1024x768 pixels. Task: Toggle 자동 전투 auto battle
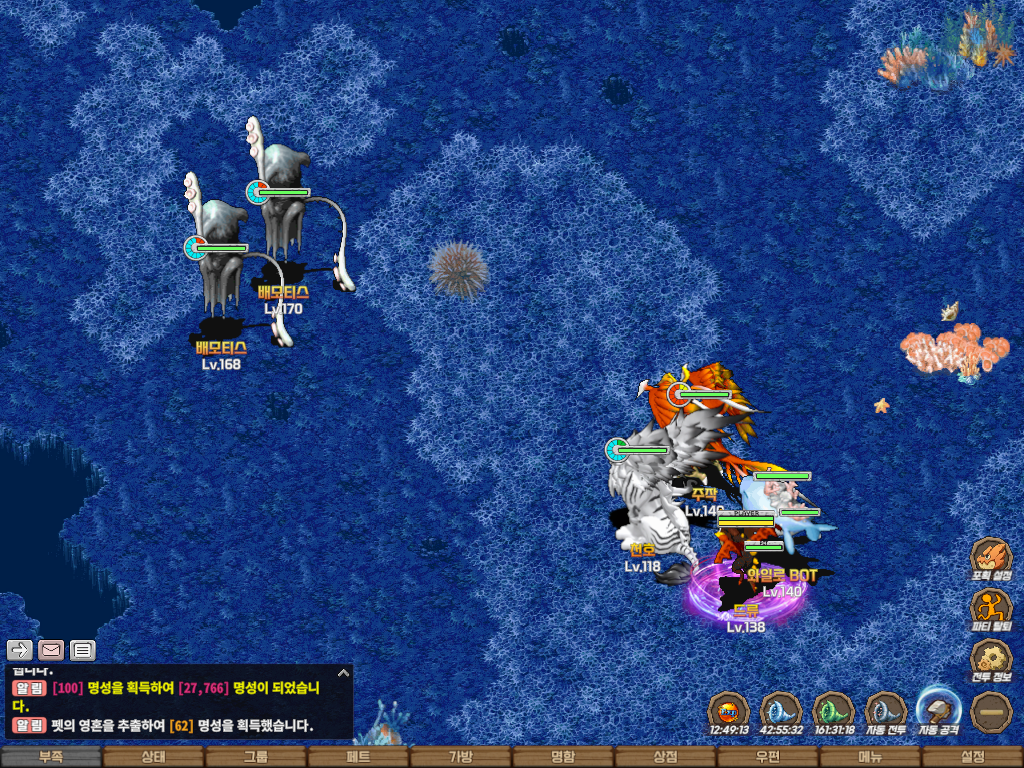click(886, 710)
